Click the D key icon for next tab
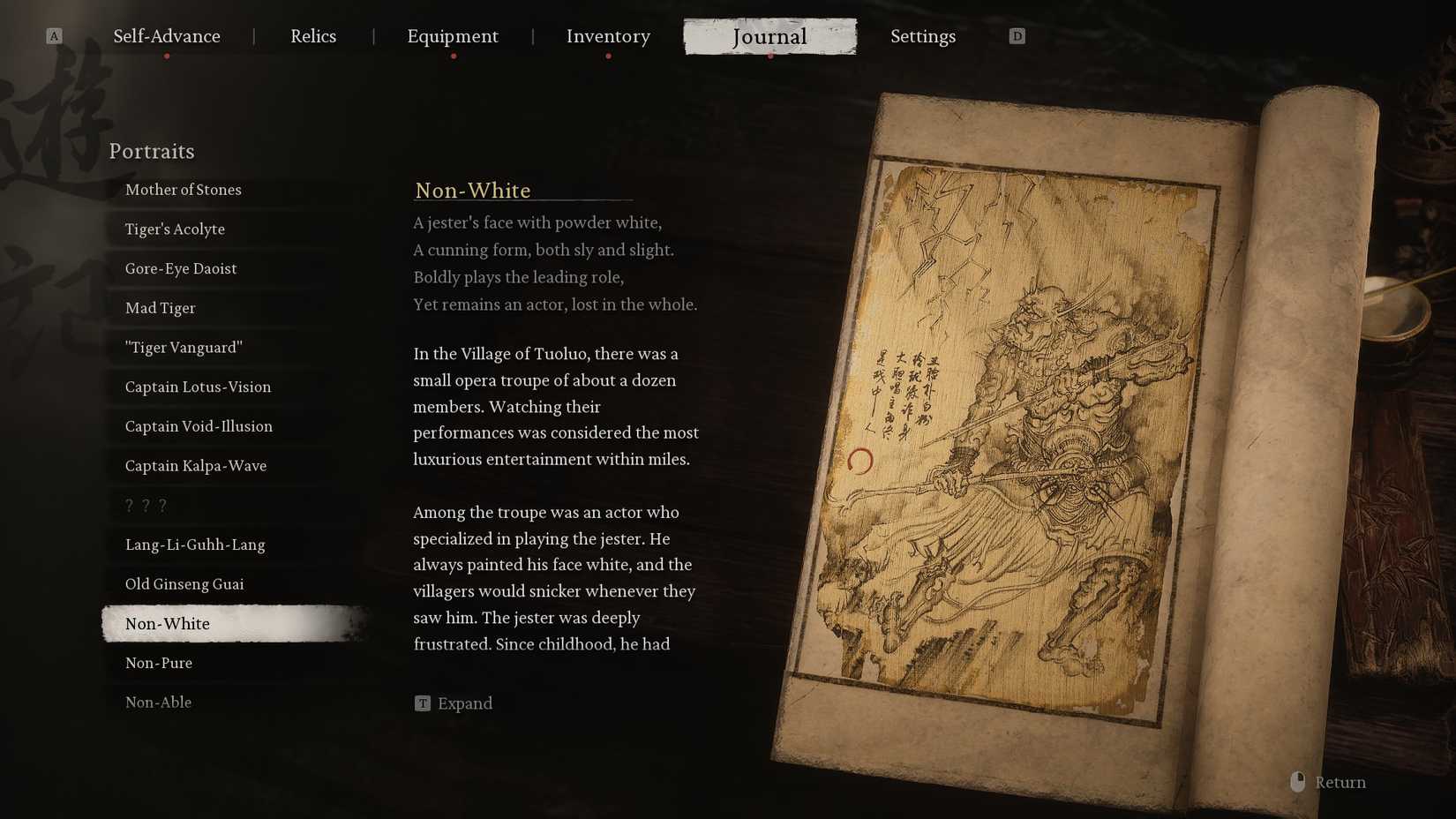This screenshot has width=1456, height=819. (x=1017, y=36)
